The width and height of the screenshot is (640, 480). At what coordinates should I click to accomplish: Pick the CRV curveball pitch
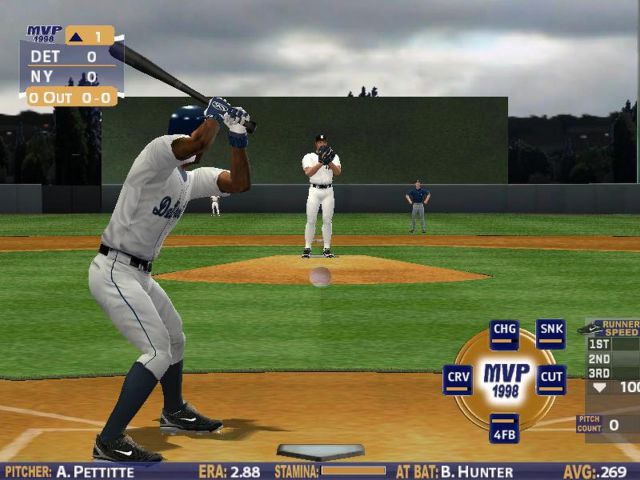pyautogui.click(x=457, y=379)
